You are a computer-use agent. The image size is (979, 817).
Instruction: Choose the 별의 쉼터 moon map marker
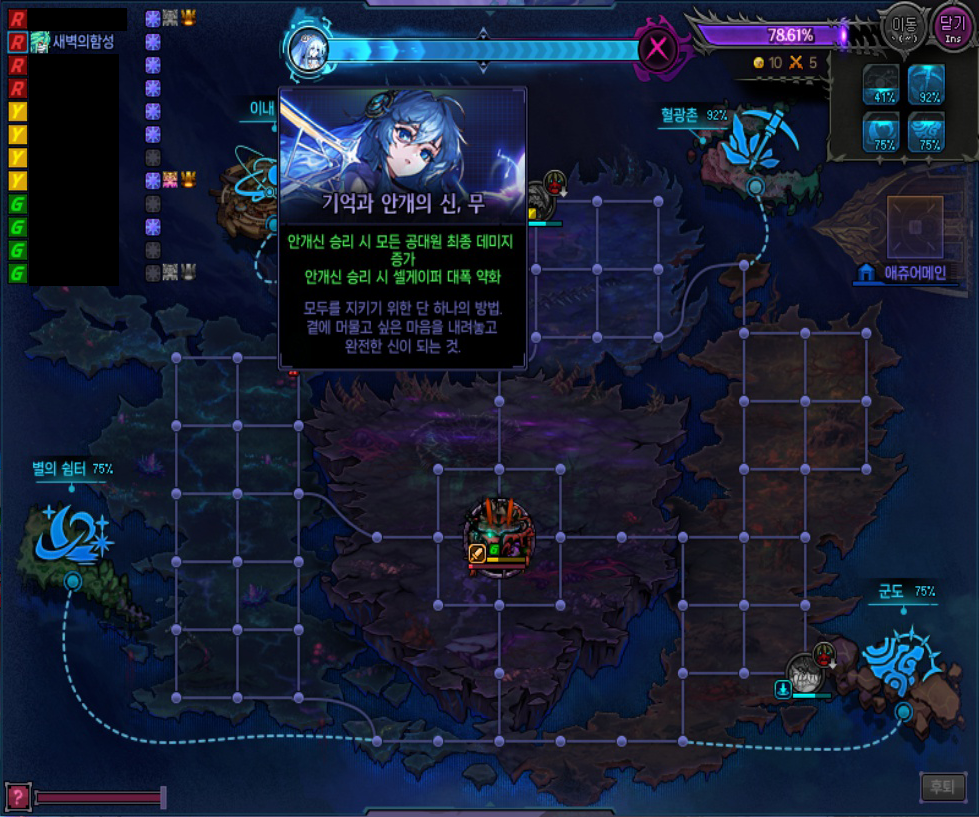pos(74,532)
